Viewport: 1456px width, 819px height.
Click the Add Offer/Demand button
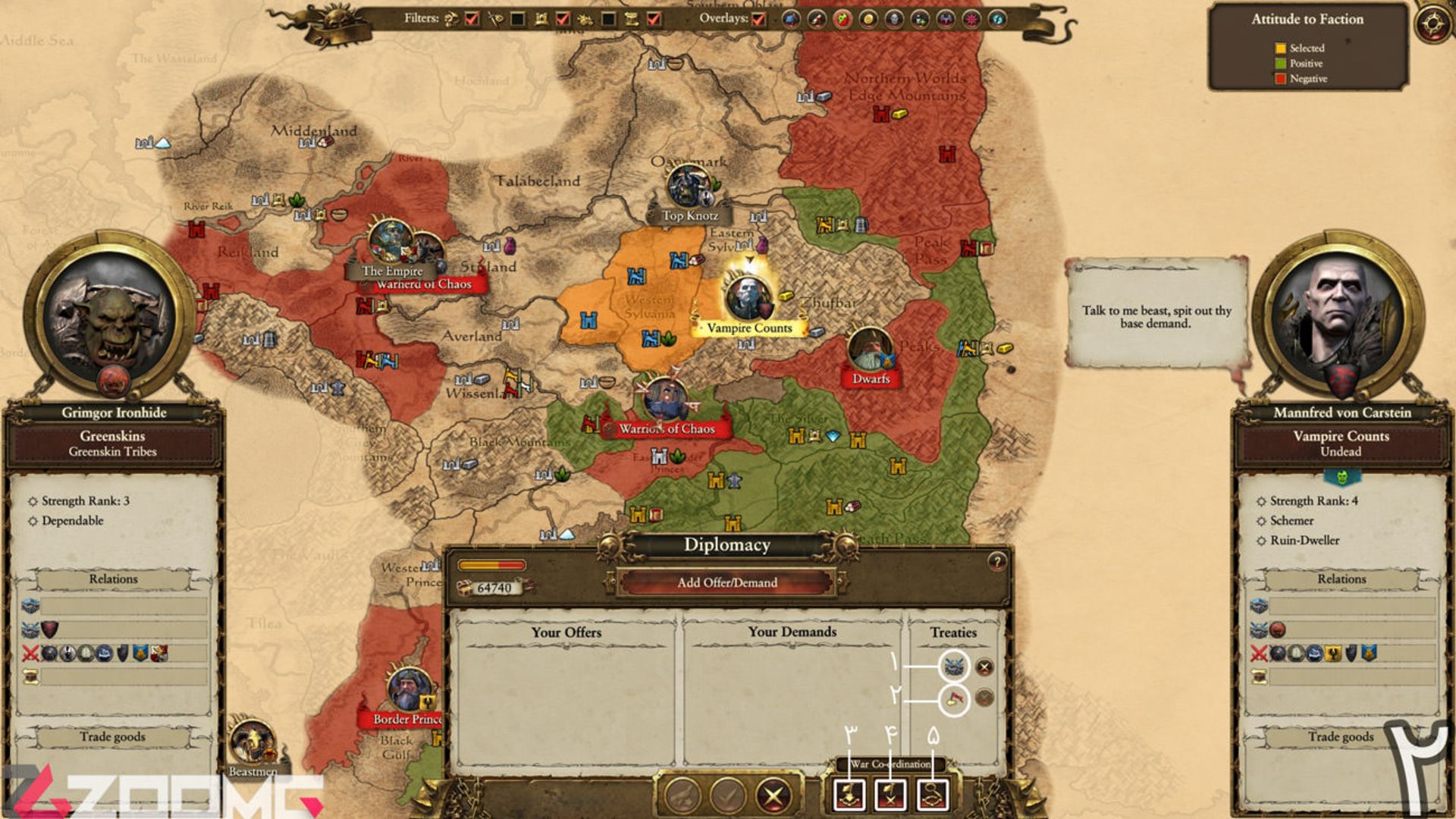click(726, 582)
